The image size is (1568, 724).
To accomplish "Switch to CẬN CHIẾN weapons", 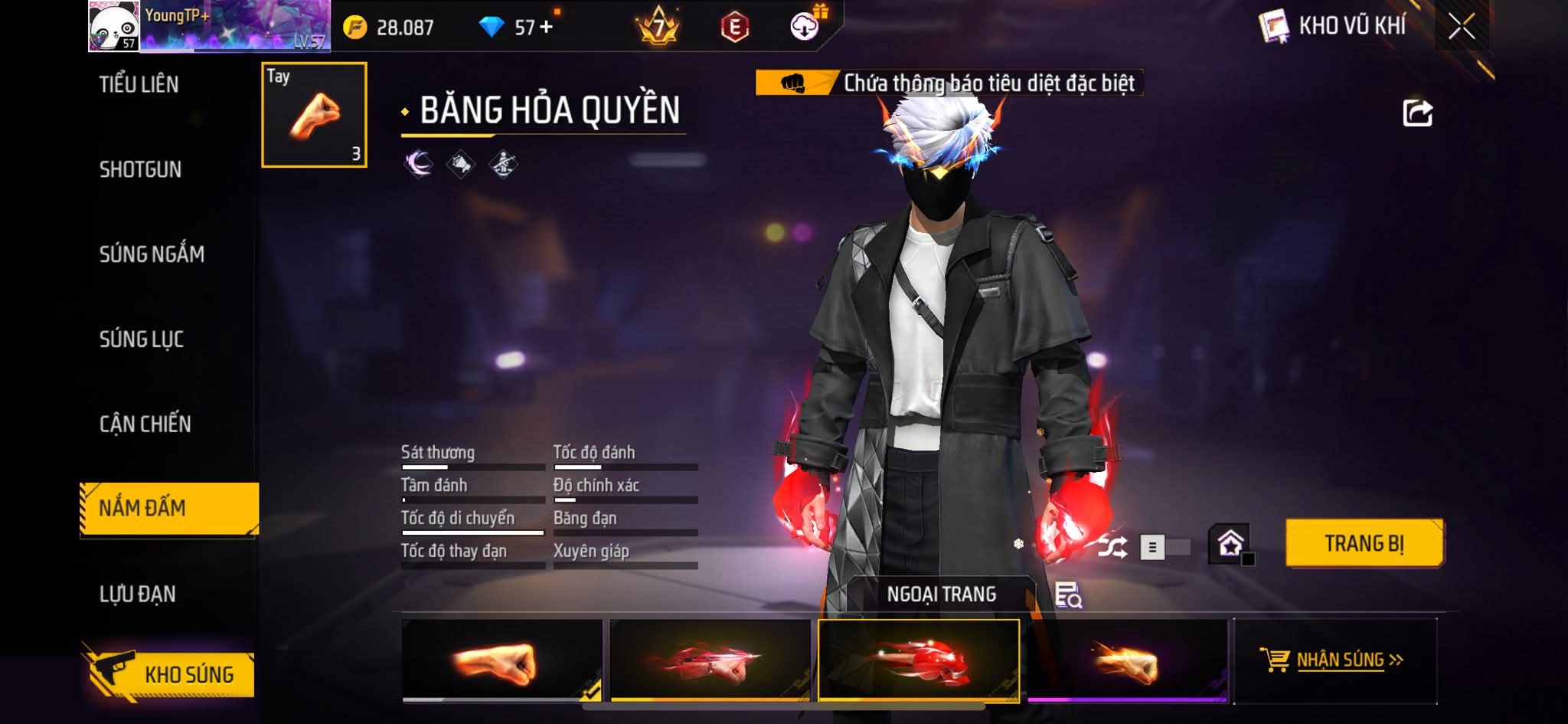I will (x=145, y=424).
